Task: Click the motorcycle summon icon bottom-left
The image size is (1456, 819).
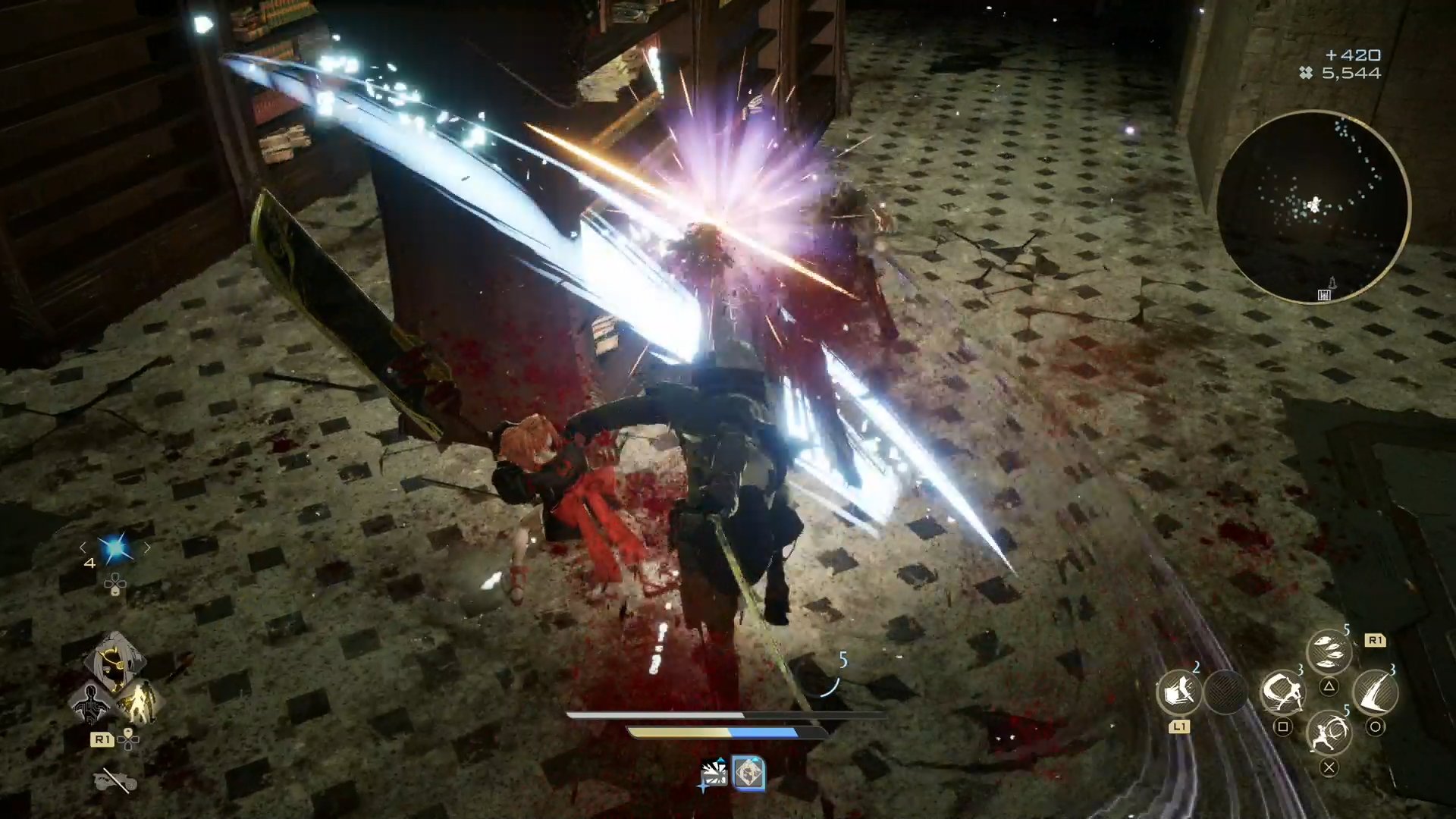Action: click(115, 781)
